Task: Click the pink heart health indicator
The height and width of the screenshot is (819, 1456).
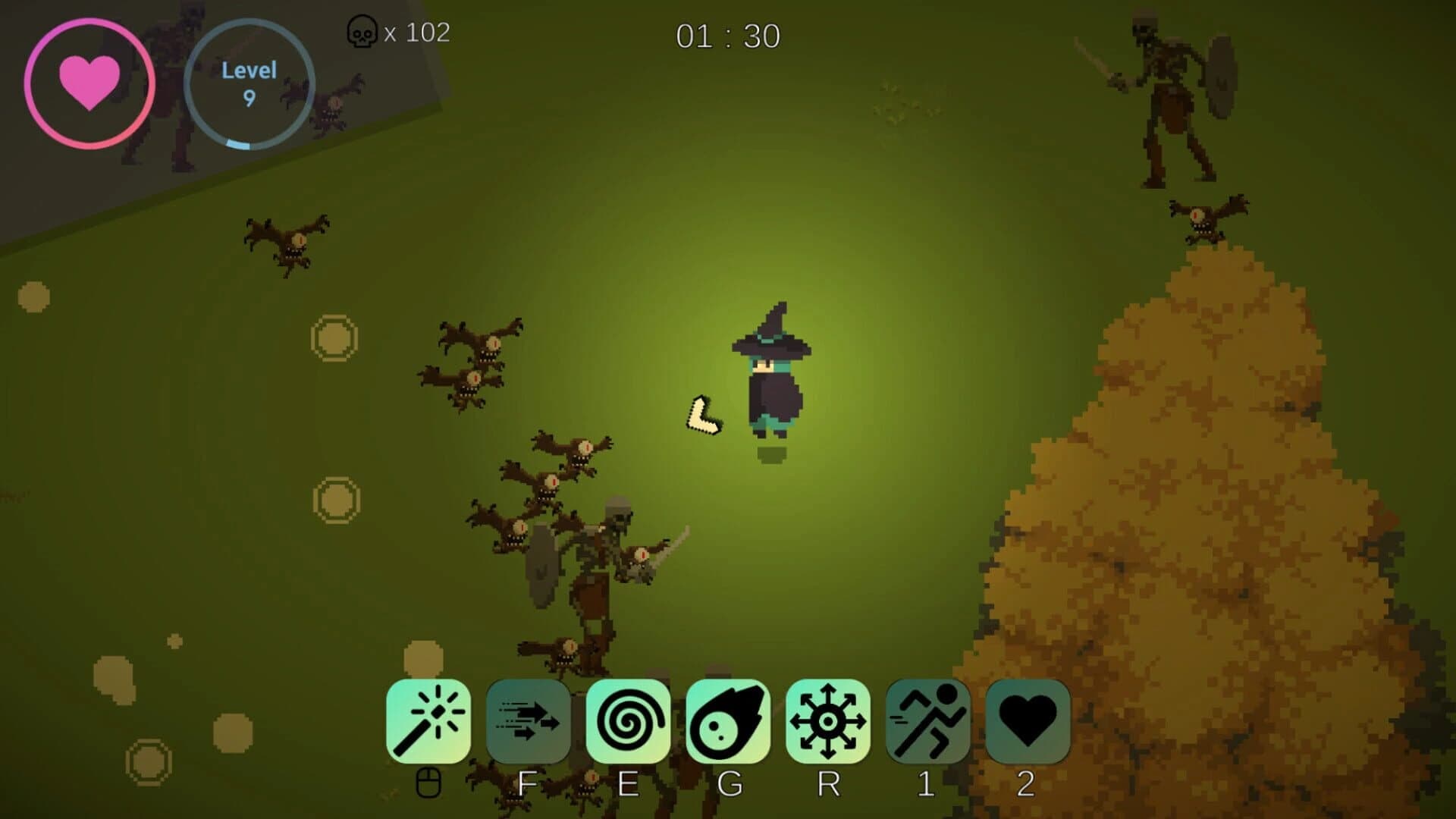Action: pyautogui.click(x=91, y=80)
